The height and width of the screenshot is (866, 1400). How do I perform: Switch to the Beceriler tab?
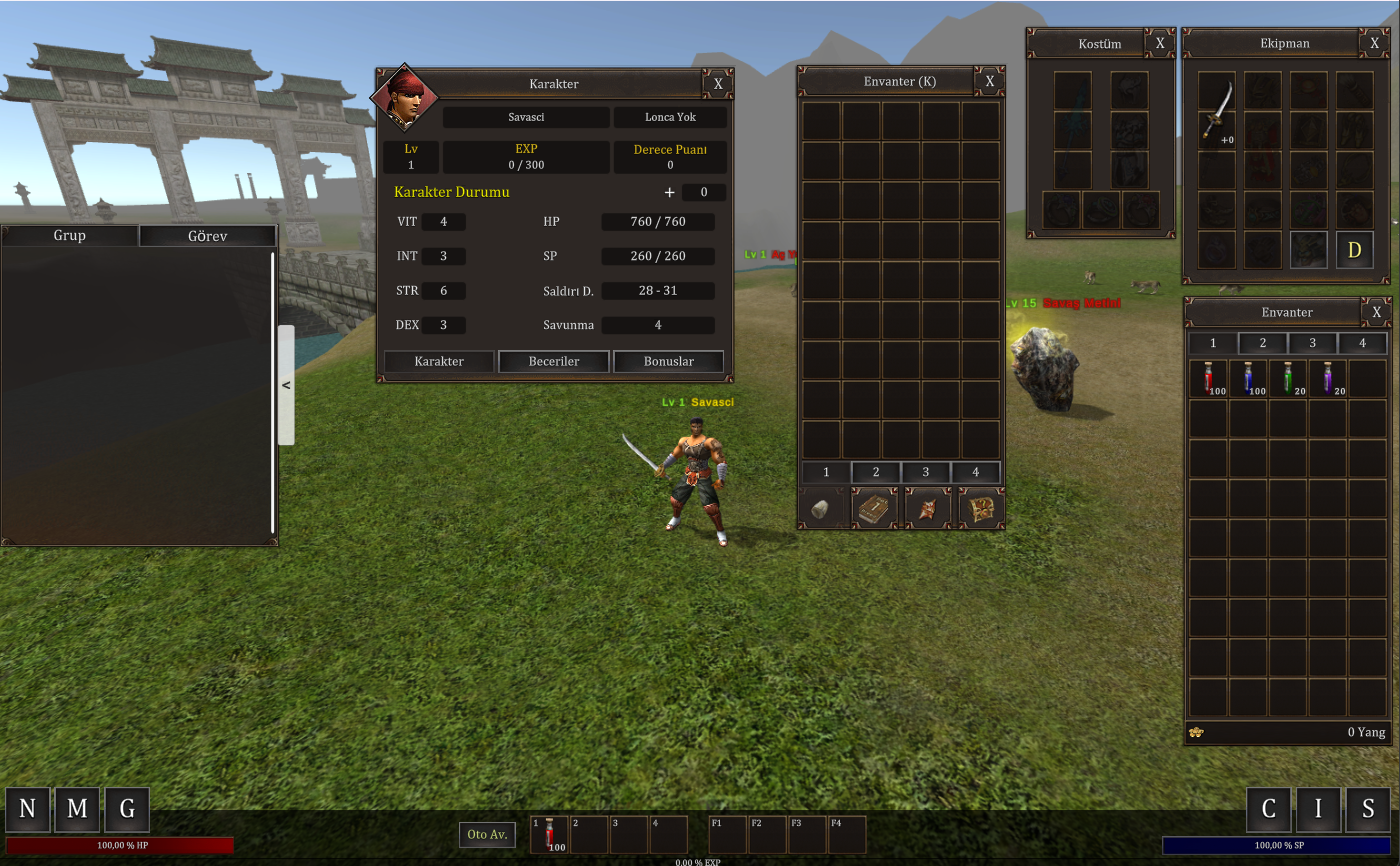(x=554, y=361)
